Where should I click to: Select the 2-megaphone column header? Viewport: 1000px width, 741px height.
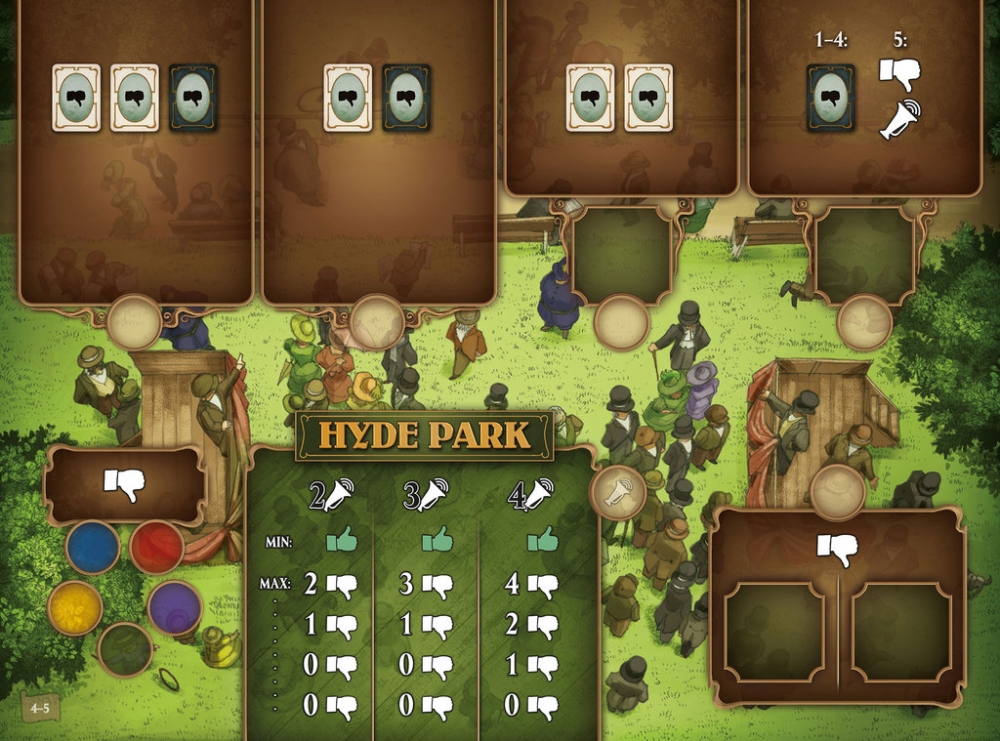[x=332, y=495]
